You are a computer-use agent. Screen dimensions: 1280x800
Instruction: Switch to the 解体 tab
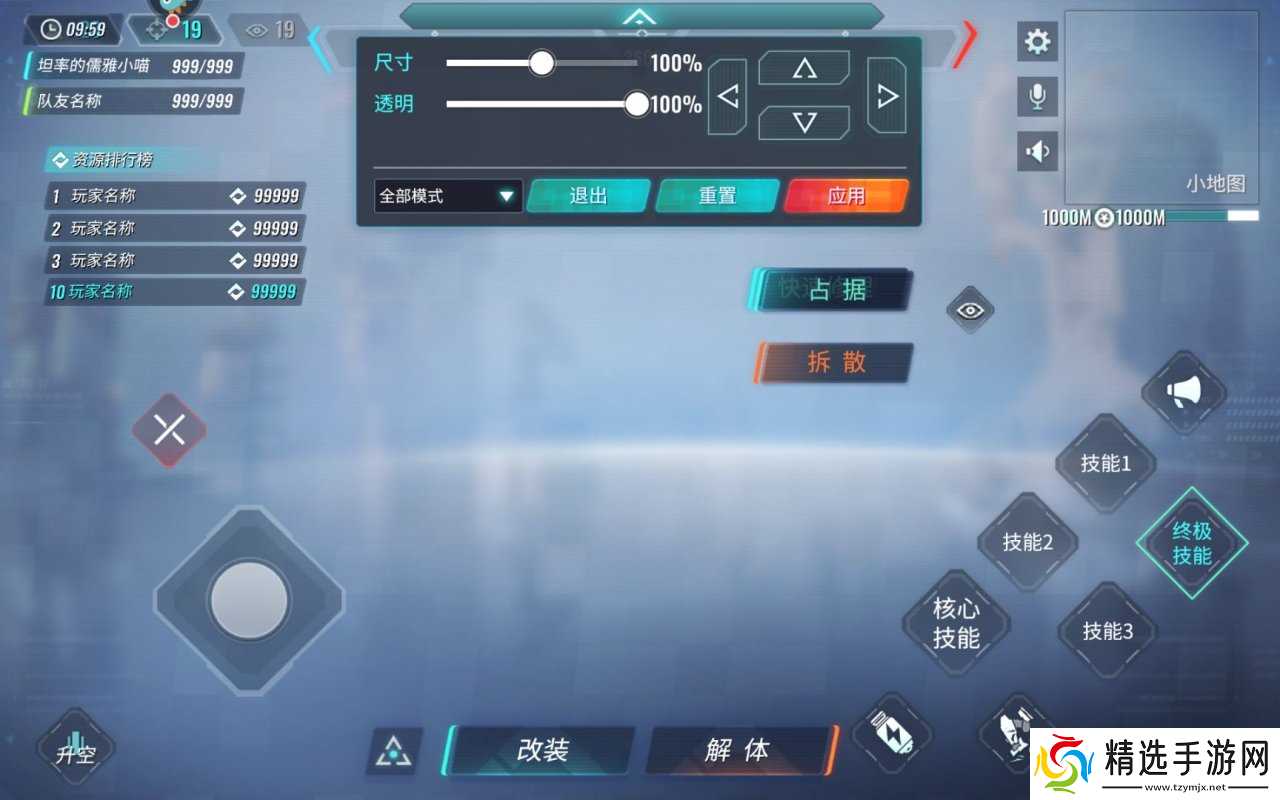pos(737,749)
